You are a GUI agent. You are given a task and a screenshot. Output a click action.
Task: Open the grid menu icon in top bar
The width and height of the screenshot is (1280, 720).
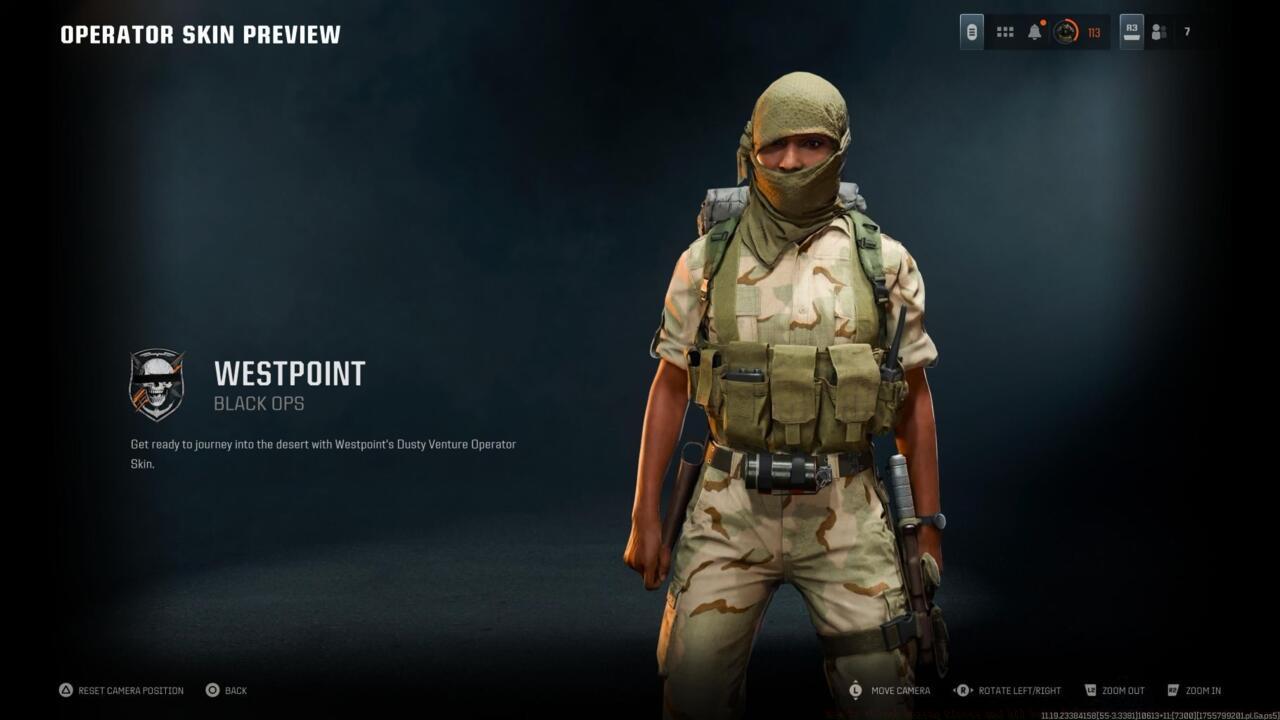[x=1004, y=31]
